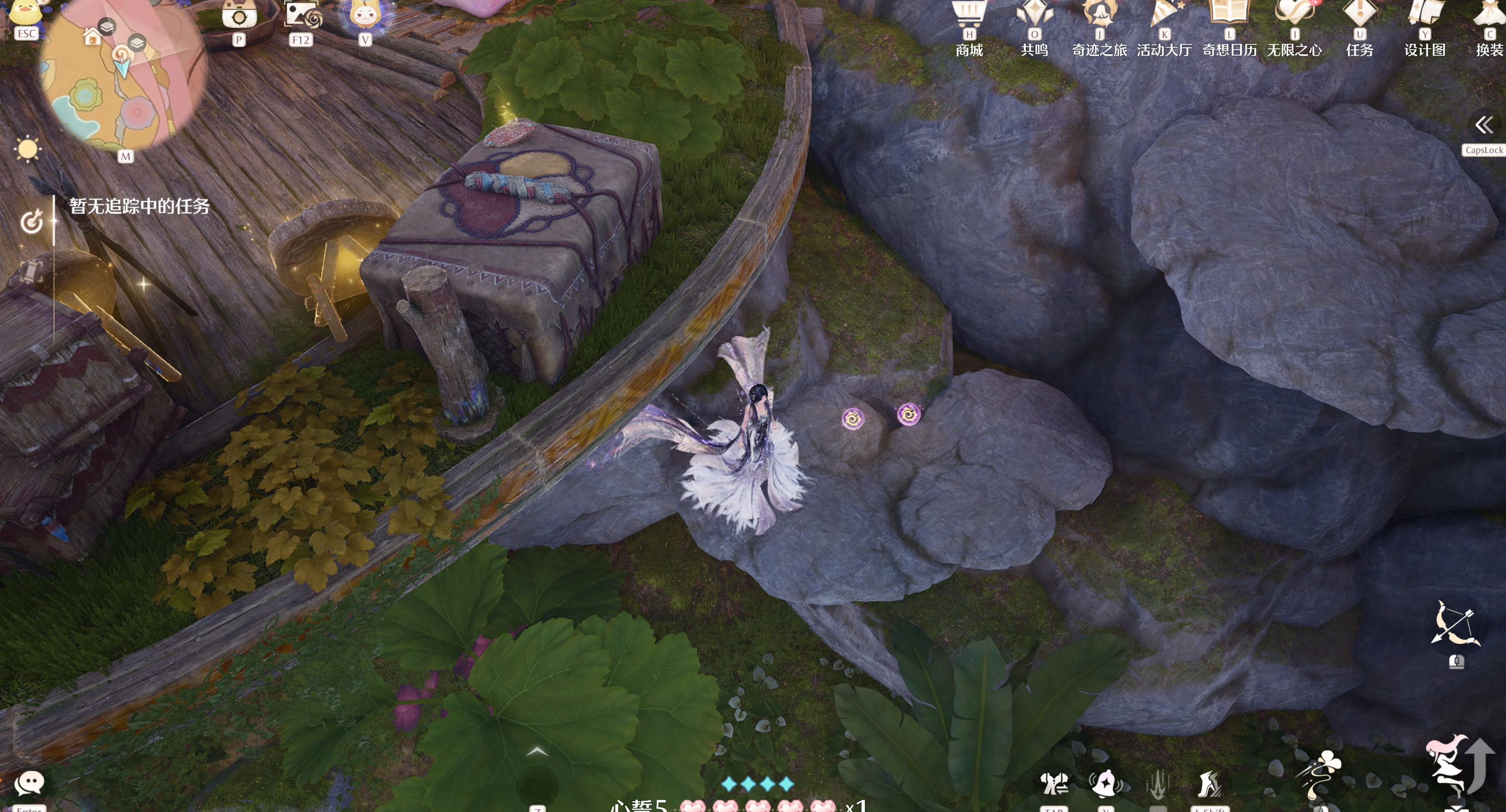Click the 暂无追踪中的任务 quest tracker
The image size is (1506, 812).
pos(139,206)
